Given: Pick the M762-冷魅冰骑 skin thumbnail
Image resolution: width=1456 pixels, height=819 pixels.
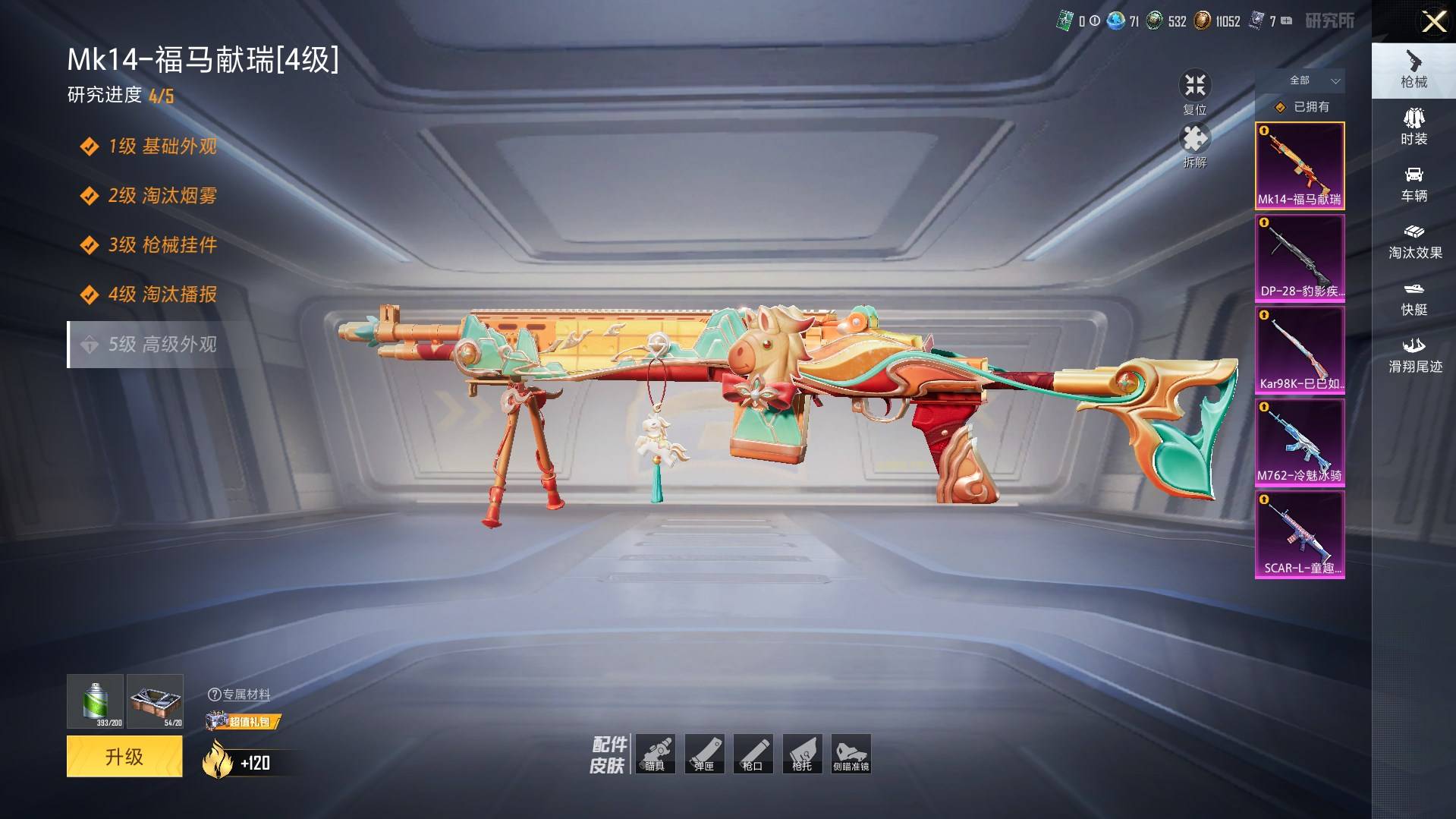Looking at the screenshot, I should click(1300, 443).
